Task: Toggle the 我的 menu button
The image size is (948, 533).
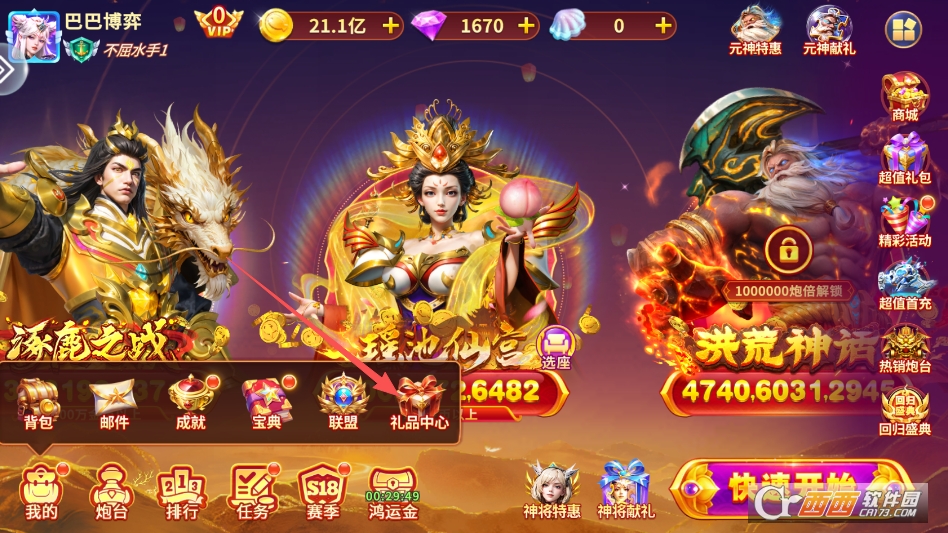Action: click(x=42, y=491)
